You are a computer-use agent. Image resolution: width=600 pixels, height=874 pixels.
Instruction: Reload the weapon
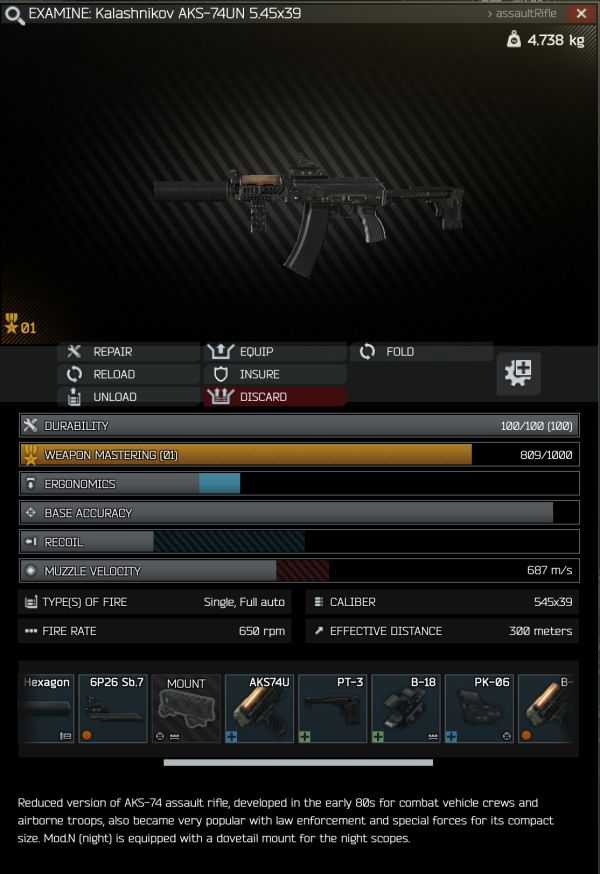(113, 374)
